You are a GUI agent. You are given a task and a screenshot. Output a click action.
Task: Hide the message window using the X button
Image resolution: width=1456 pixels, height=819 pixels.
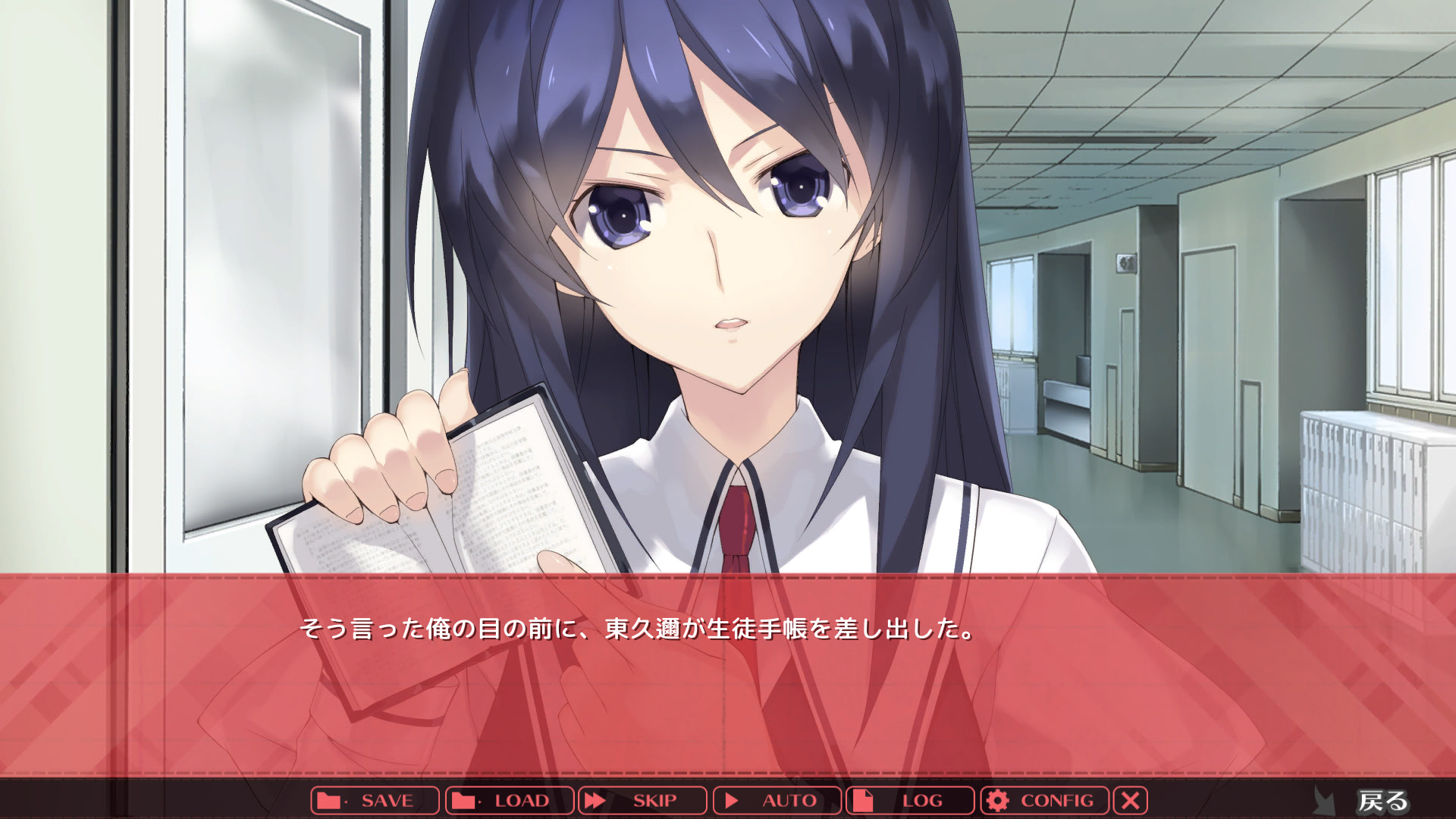[1131, 800]
